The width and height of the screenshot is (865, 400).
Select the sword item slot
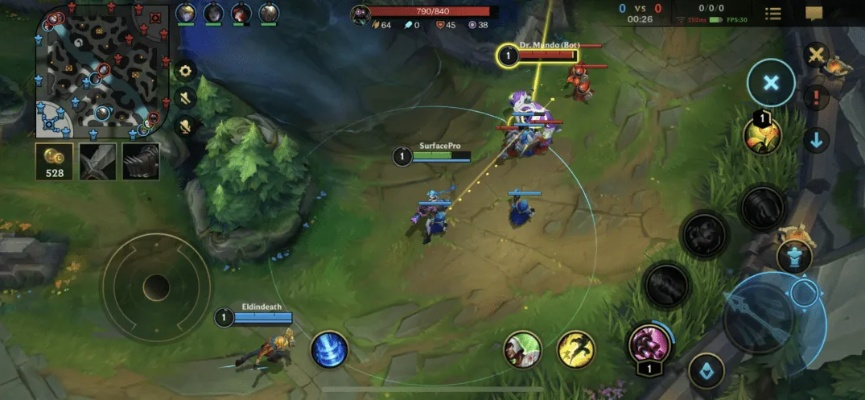click(98, 160)
